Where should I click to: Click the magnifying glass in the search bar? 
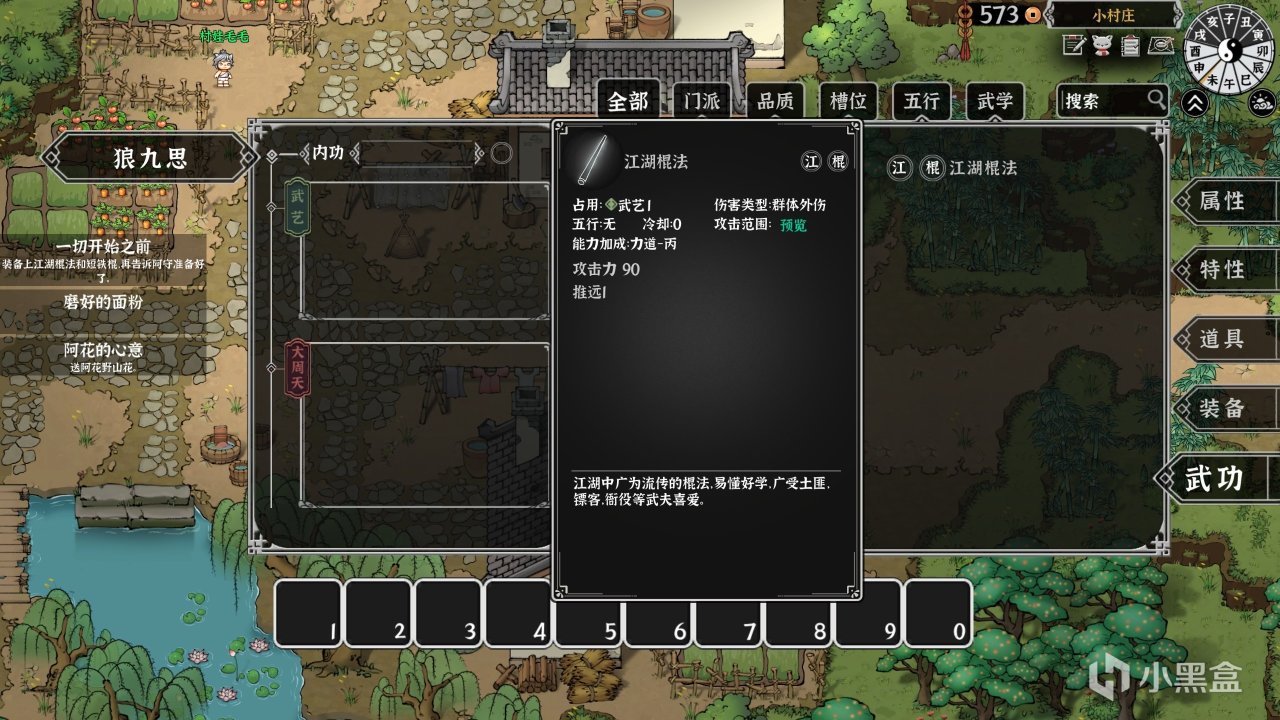pos(1156,98)
